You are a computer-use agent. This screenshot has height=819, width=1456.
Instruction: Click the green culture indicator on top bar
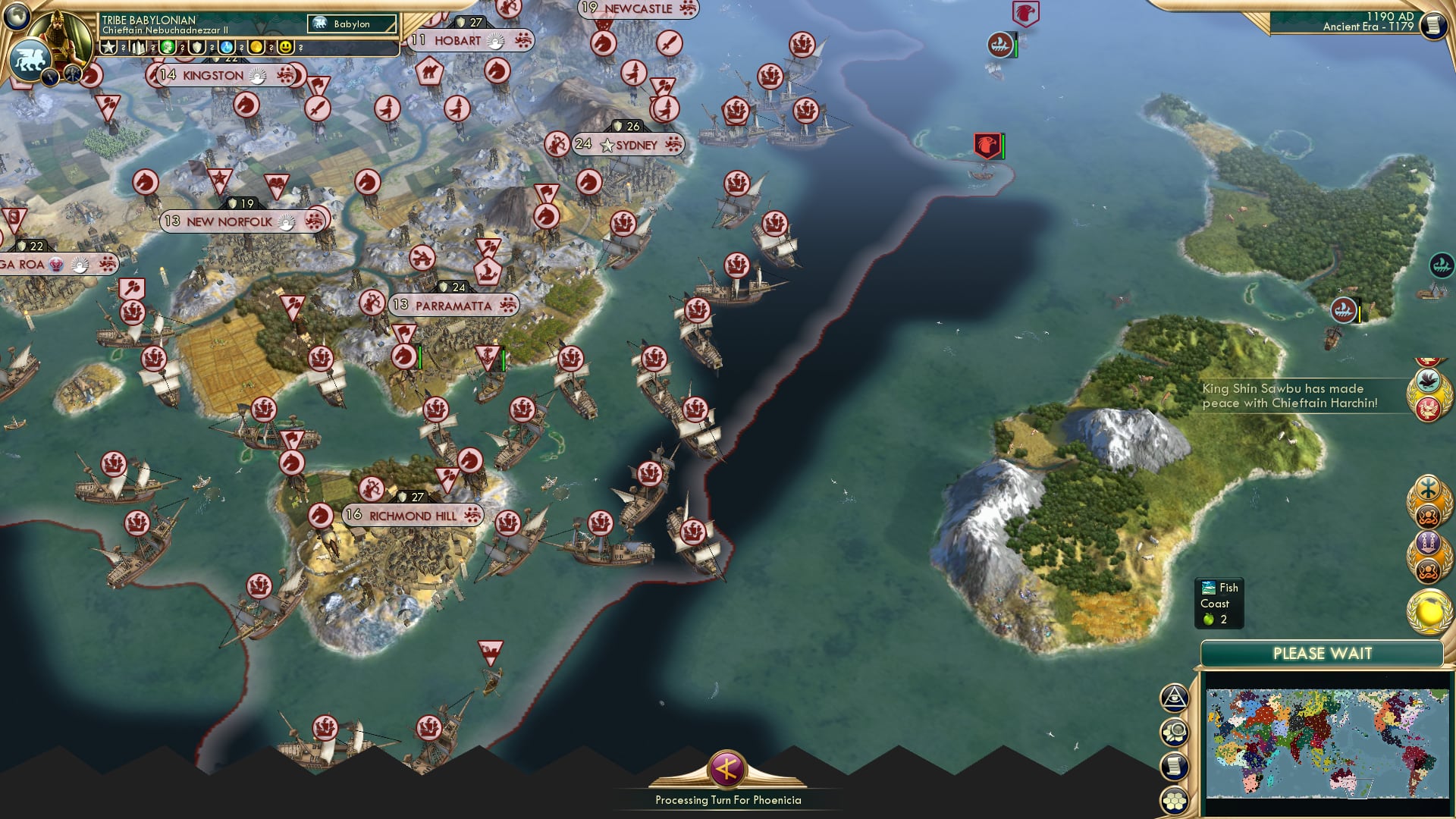[x=168, y=46]
